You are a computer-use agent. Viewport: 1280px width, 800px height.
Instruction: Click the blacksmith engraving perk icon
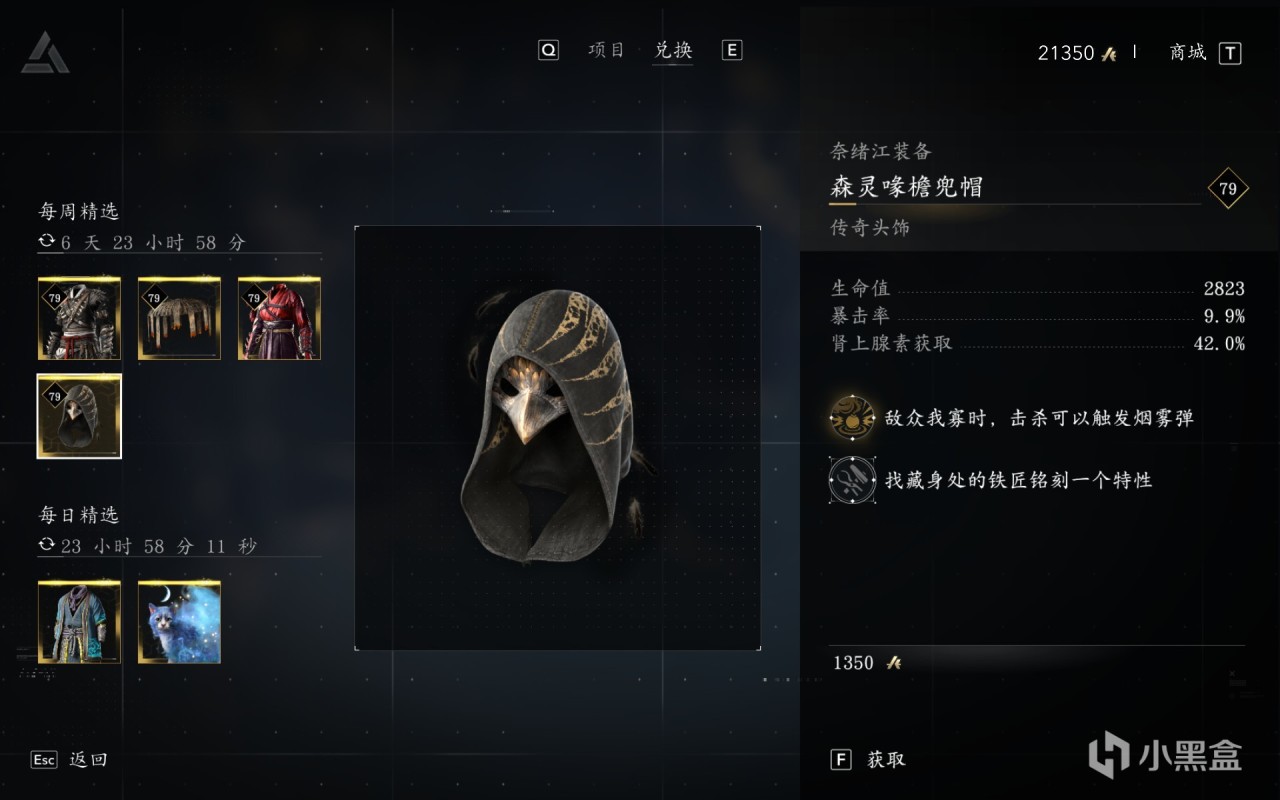pos(851,480)
